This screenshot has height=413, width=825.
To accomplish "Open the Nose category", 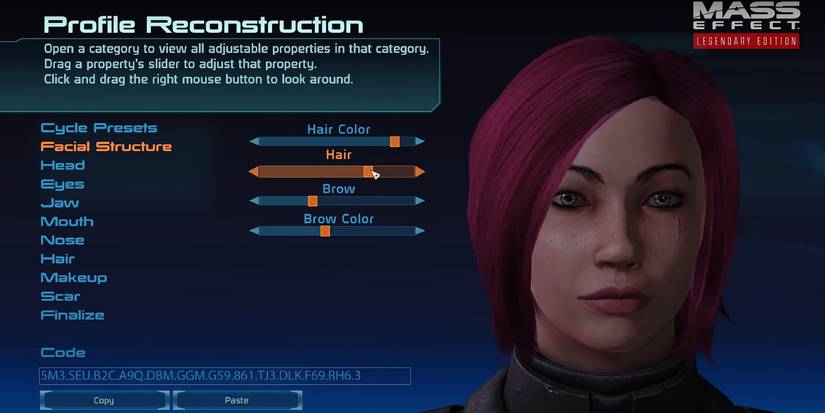I will 62,240.
